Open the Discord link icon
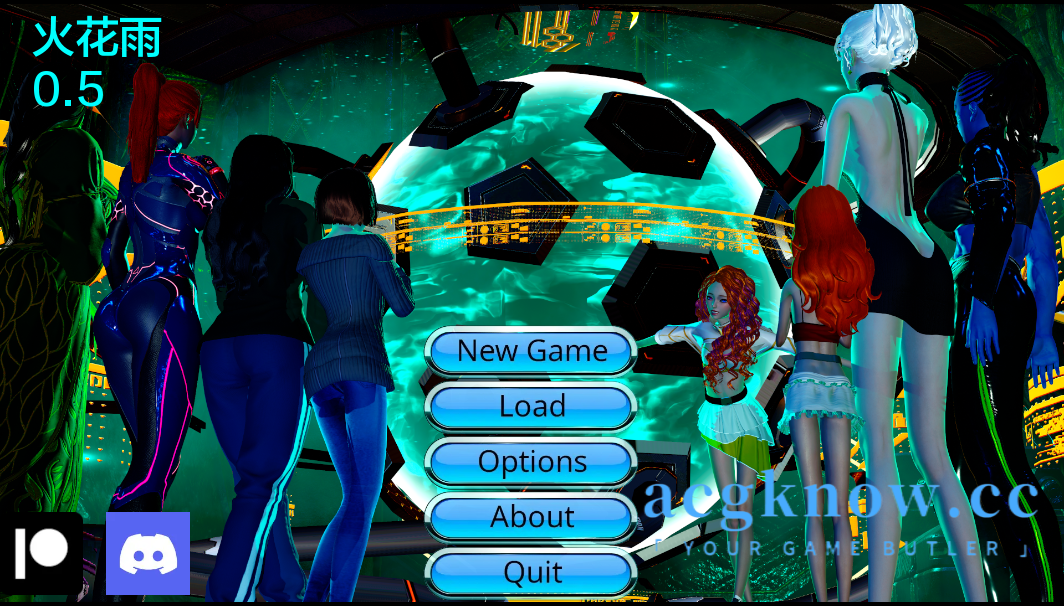This screenshot has height=606, width=1064. [148, 553]
